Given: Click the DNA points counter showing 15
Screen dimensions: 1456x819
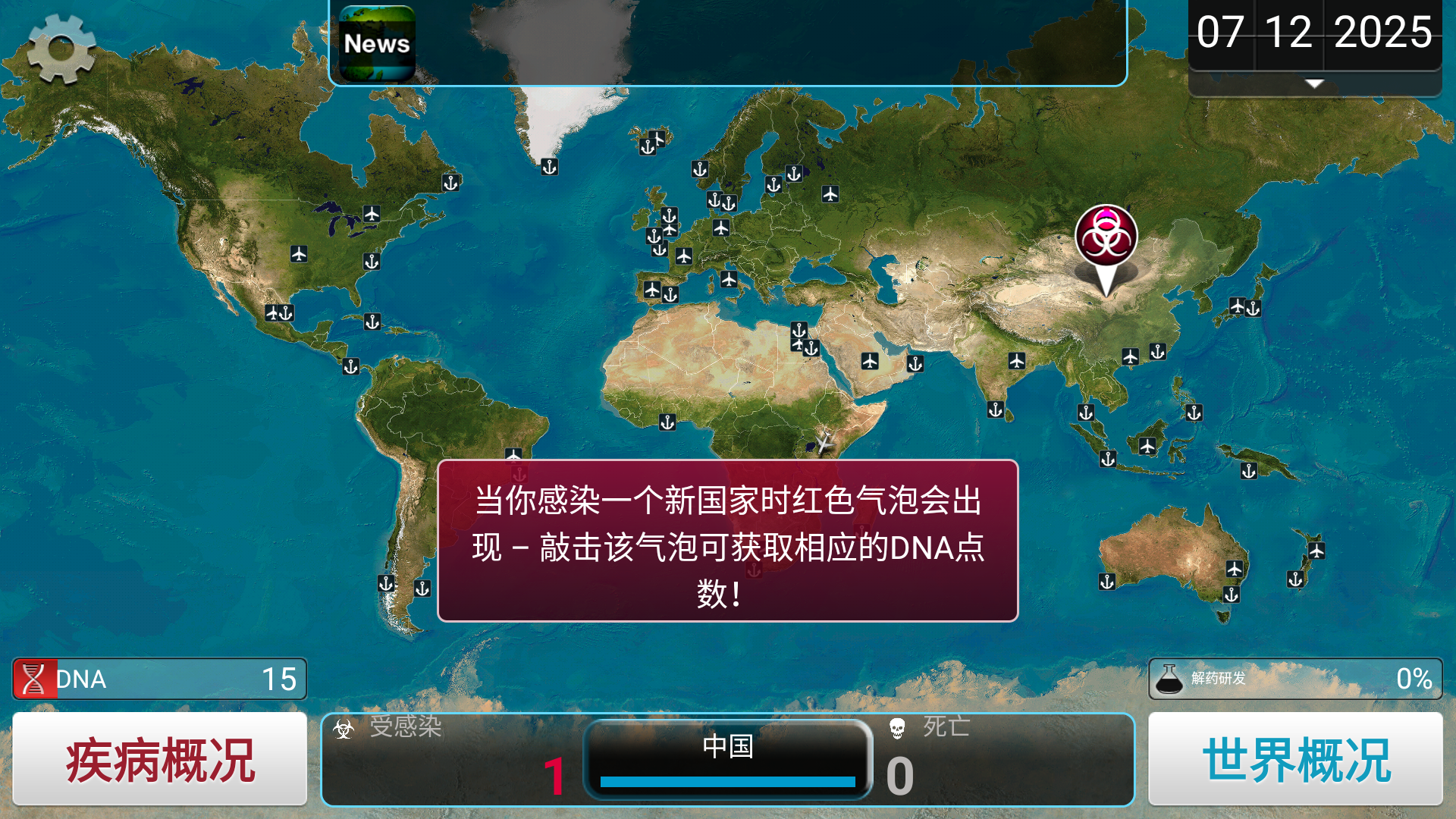Looking at the screenshot, I should click(280, 679).
